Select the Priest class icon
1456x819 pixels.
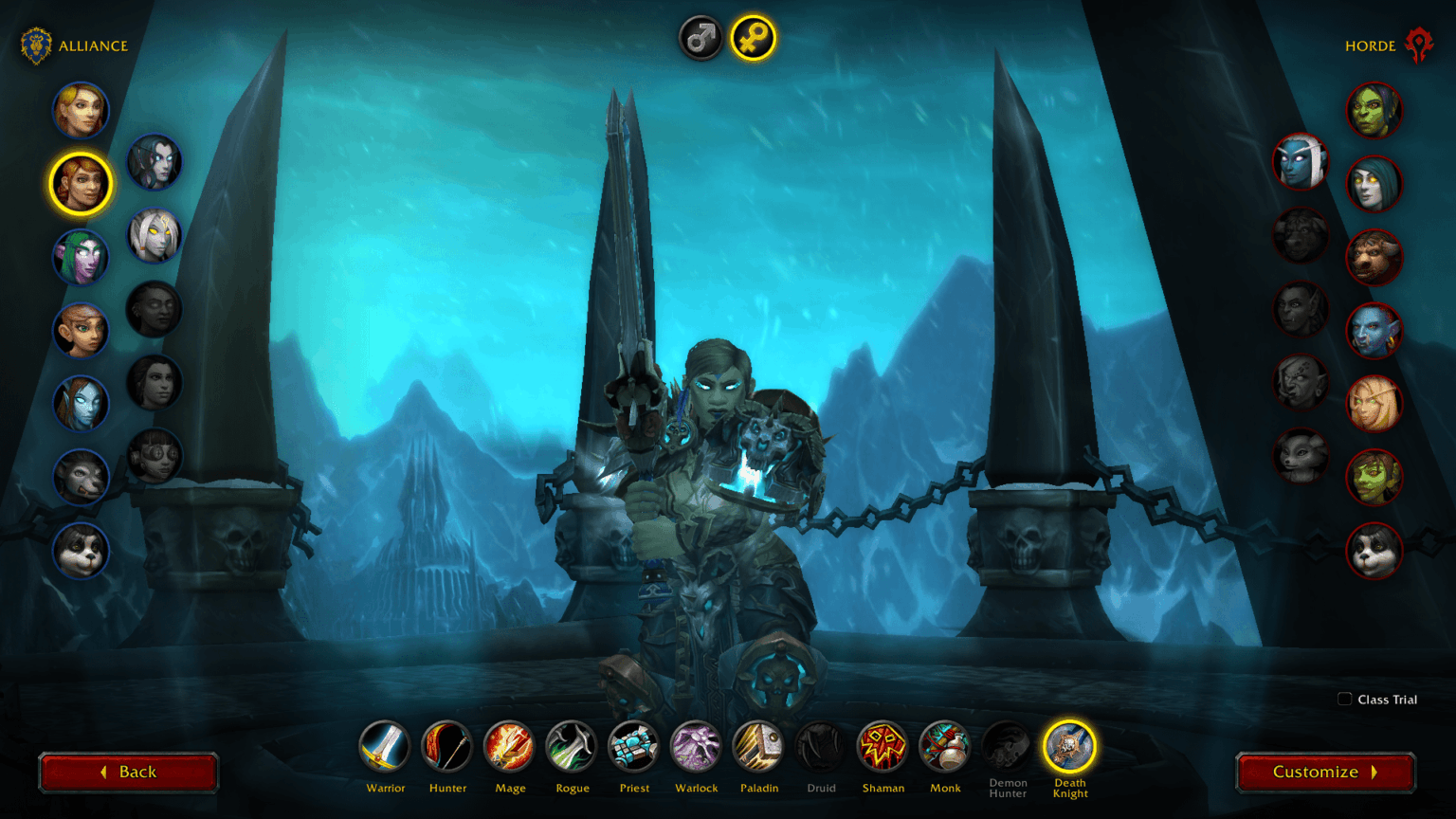[633, 746]
